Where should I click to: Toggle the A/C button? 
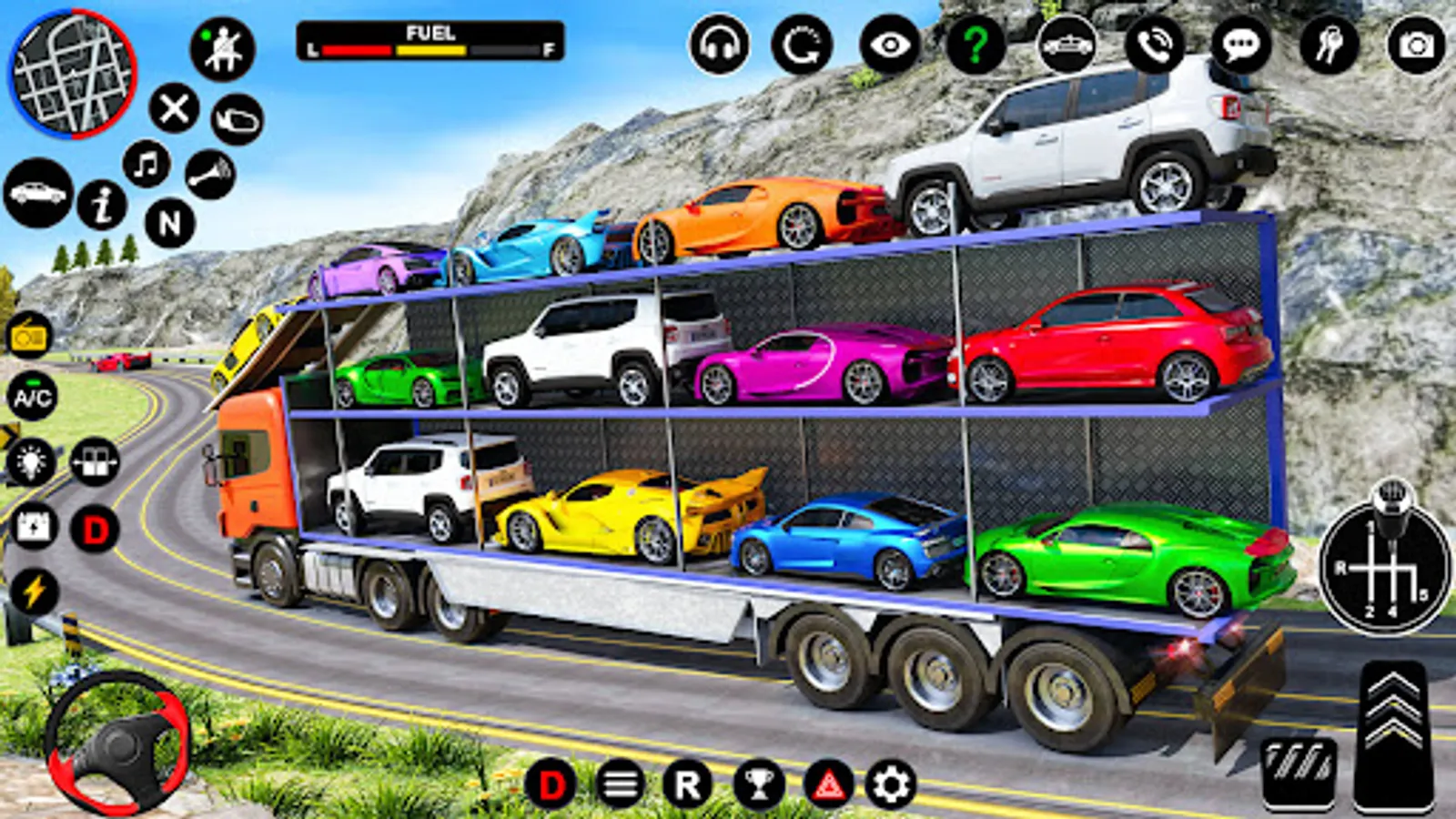coord(33,398)
